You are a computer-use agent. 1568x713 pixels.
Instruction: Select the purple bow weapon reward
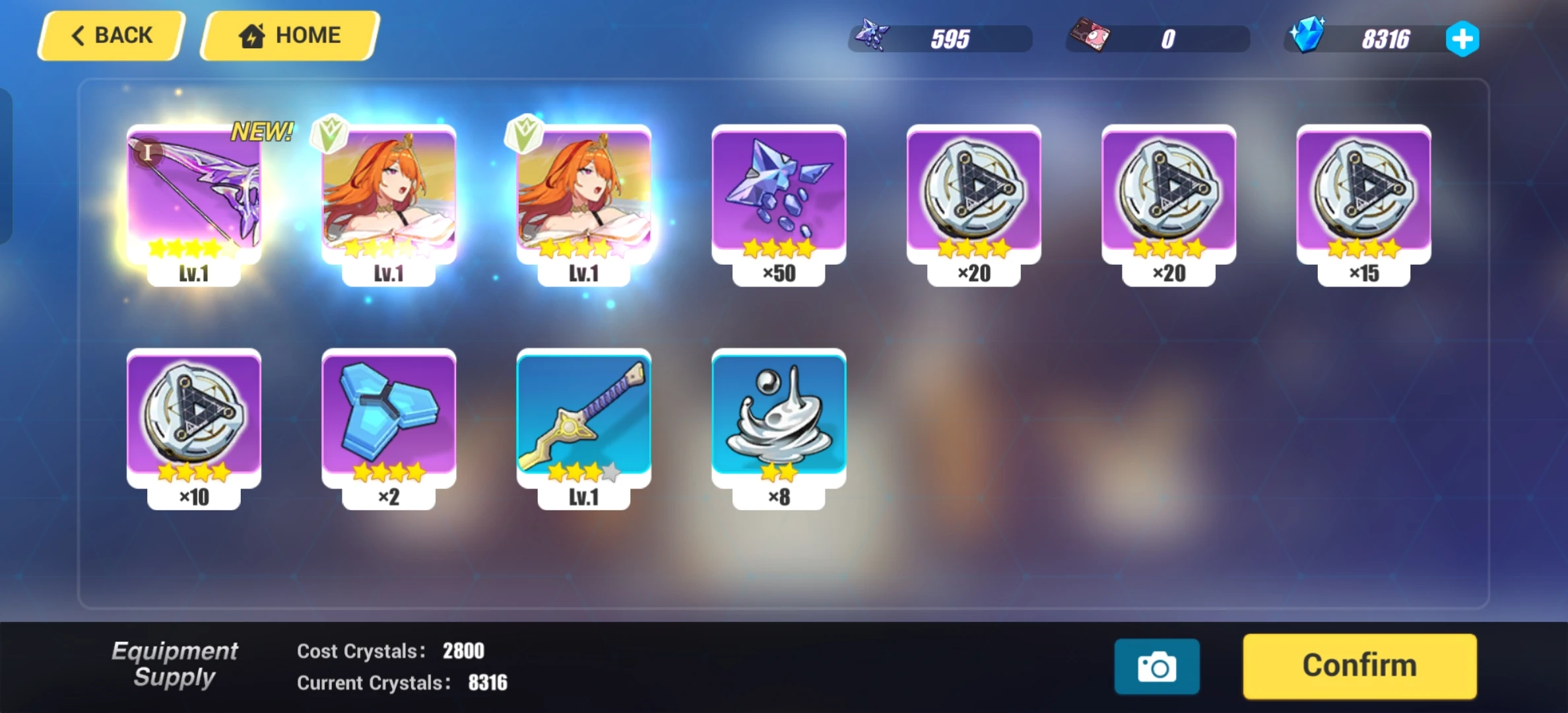193,195
